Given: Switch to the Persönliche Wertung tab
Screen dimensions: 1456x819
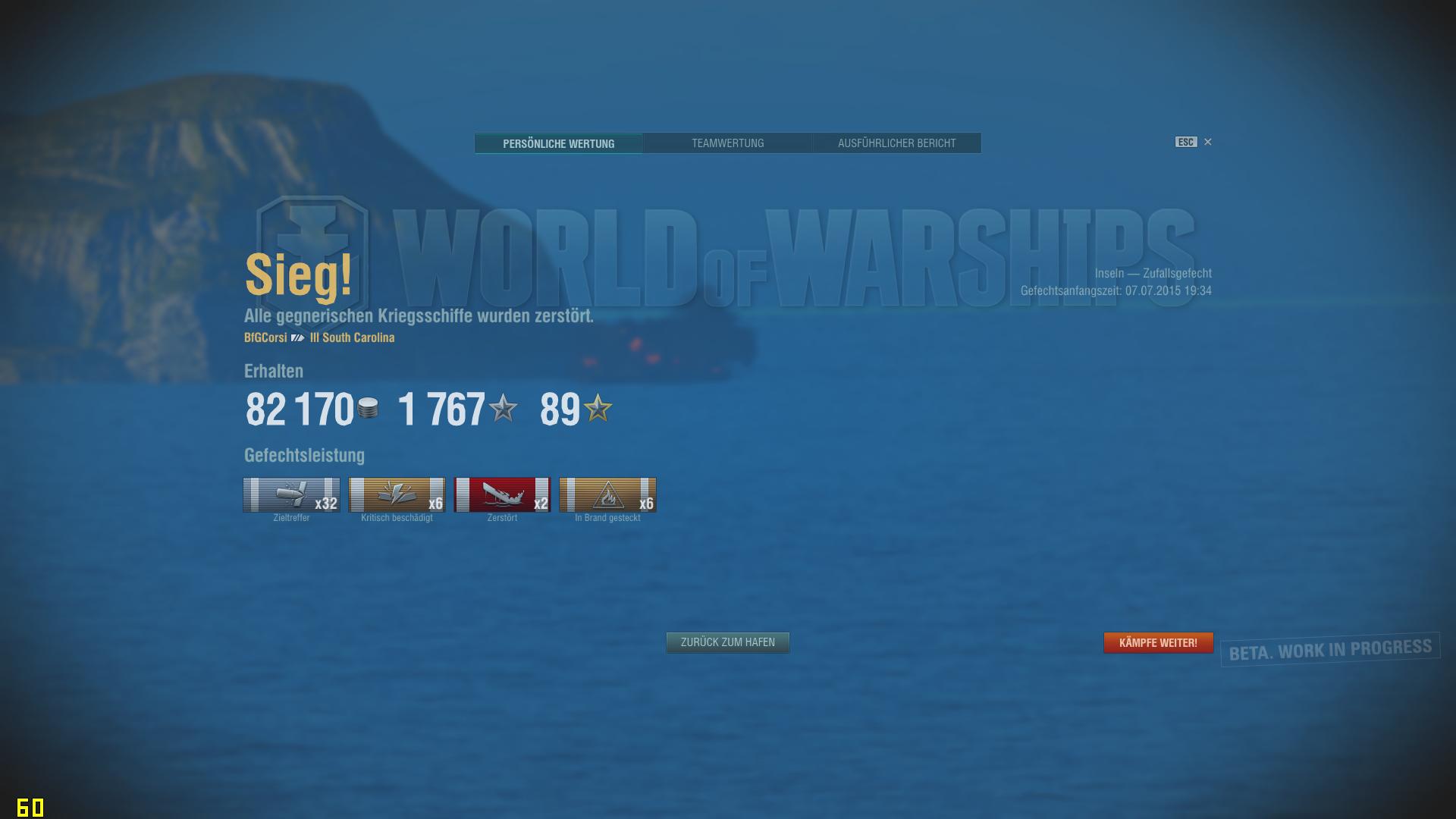Looking at the screenshot, I should (558, 143).
